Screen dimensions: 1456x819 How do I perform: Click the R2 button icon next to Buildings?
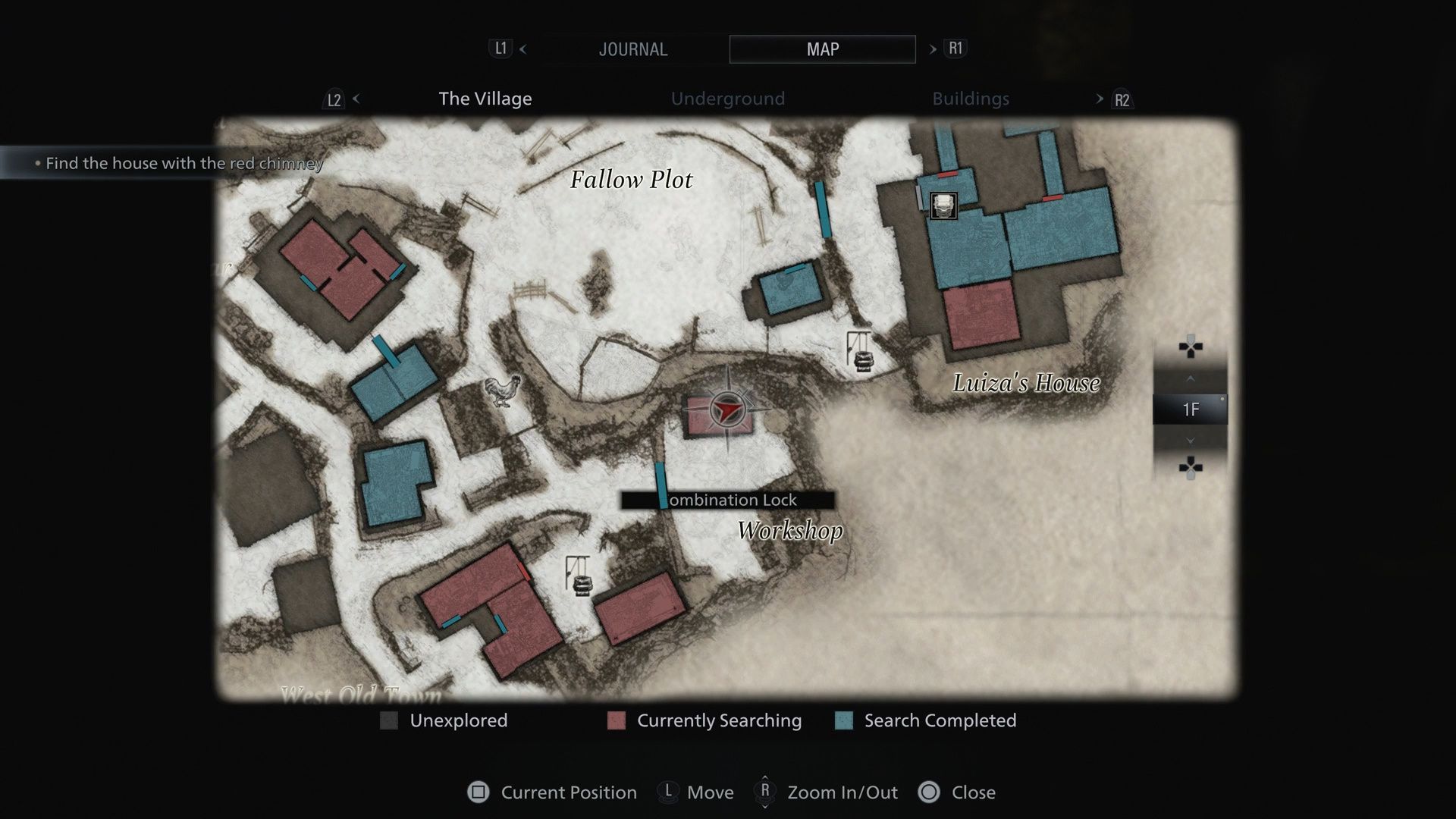pyautogui.click(x=1123, y=99)
